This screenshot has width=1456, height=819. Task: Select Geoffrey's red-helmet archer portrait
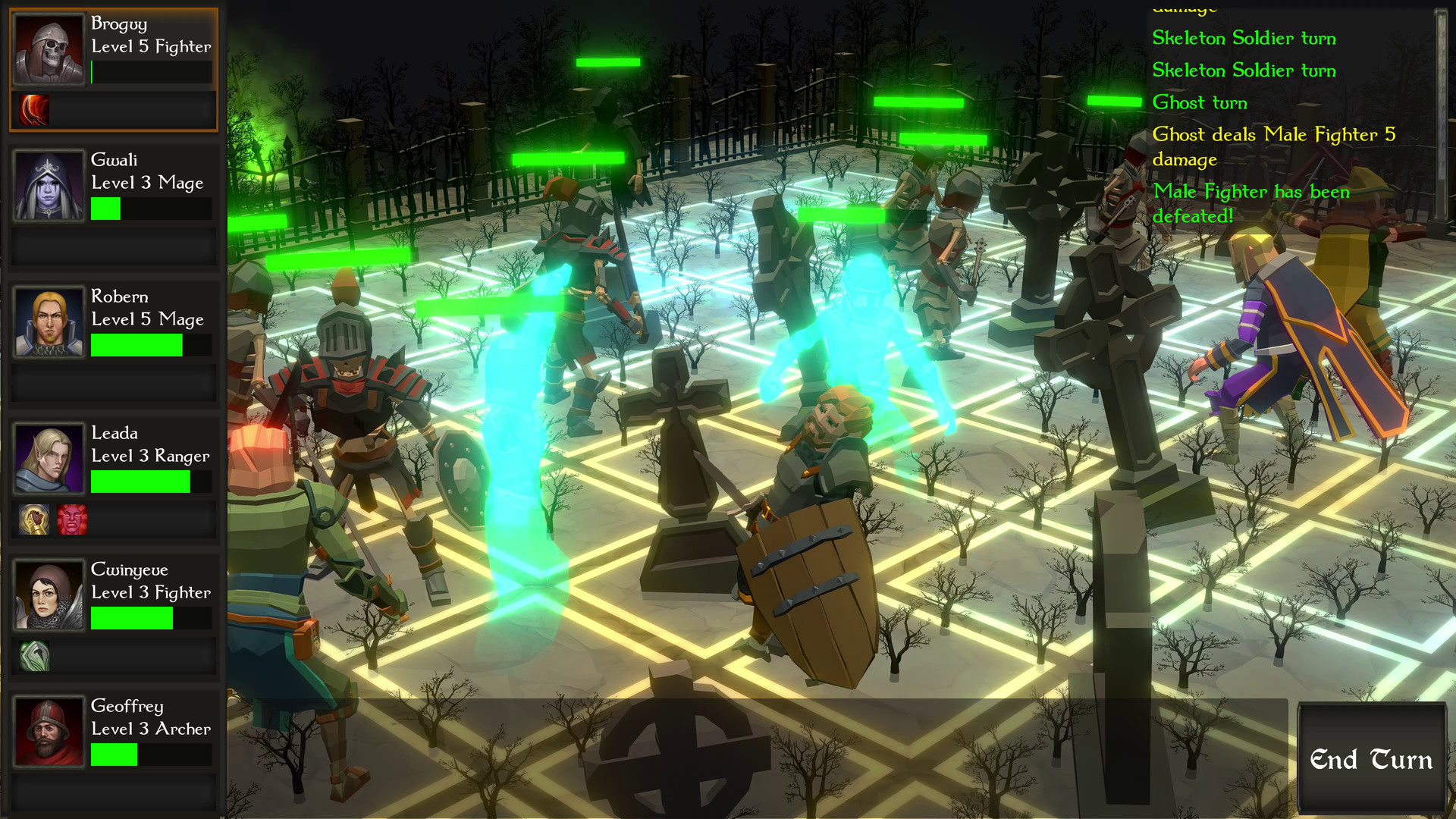pyautogui.click(x=49, y=731)
